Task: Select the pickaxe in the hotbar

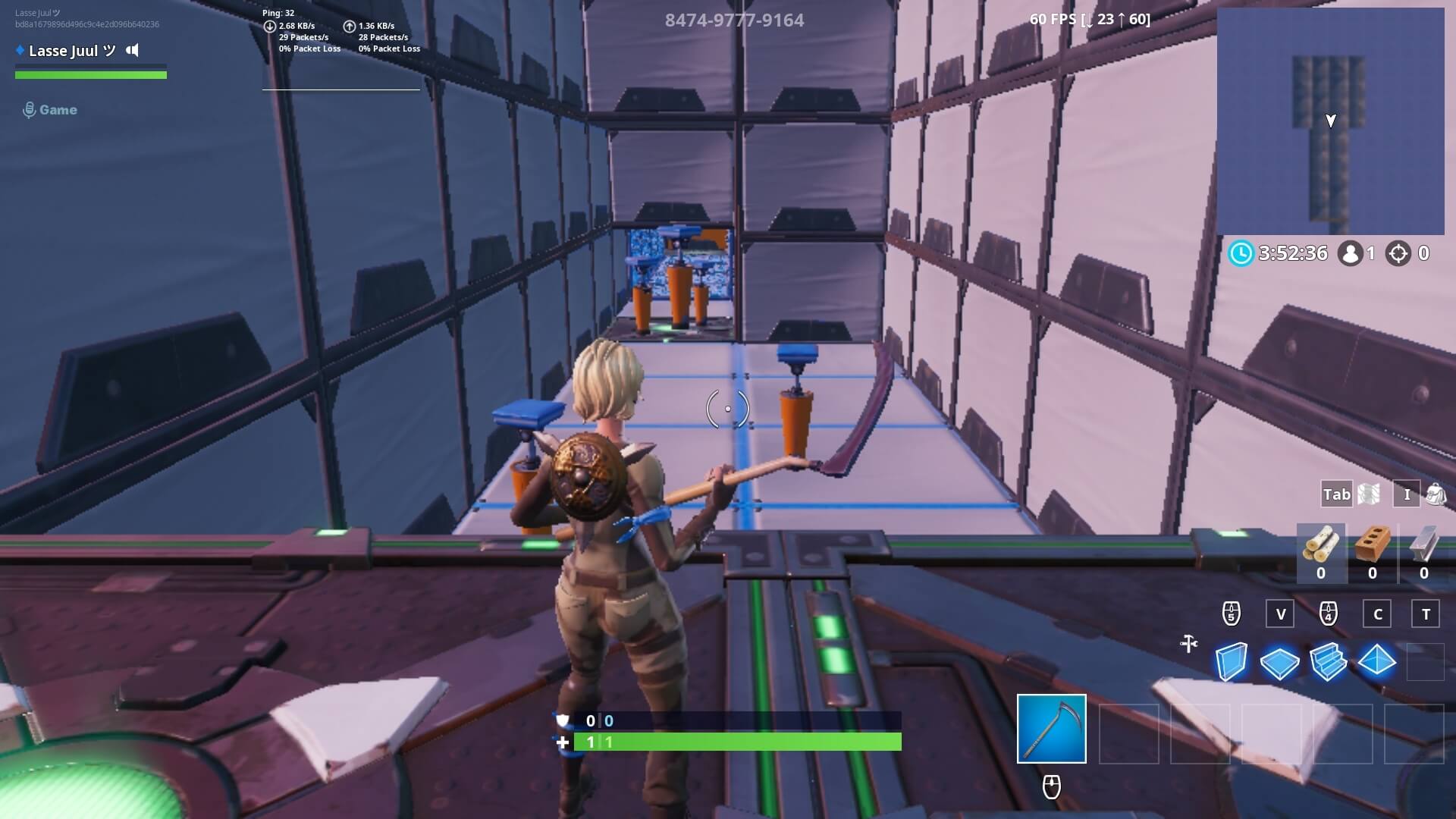Action: click(1050, 727)
